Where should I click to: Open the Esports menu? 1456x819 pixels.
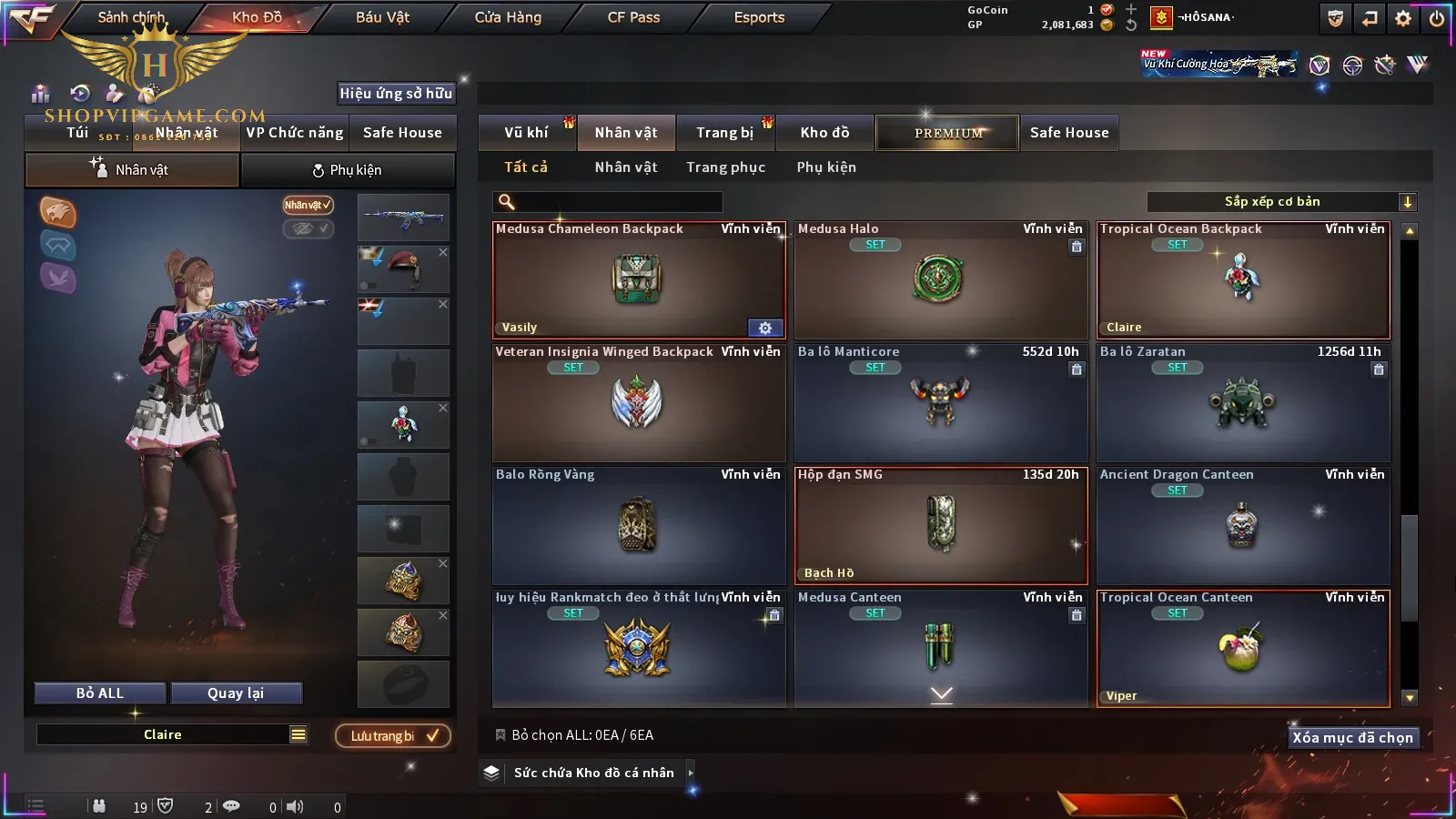(x=759, y=17)
